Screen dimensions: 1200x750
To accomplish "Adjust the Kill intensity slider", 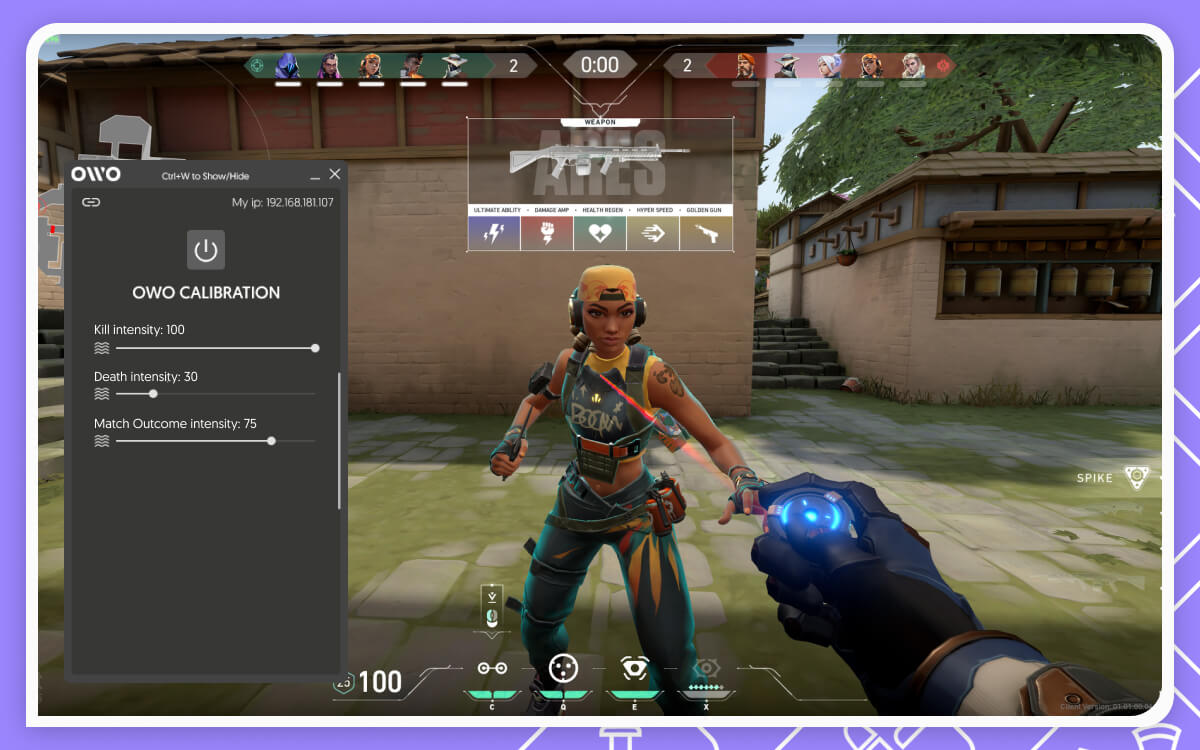I will point(315,348).
